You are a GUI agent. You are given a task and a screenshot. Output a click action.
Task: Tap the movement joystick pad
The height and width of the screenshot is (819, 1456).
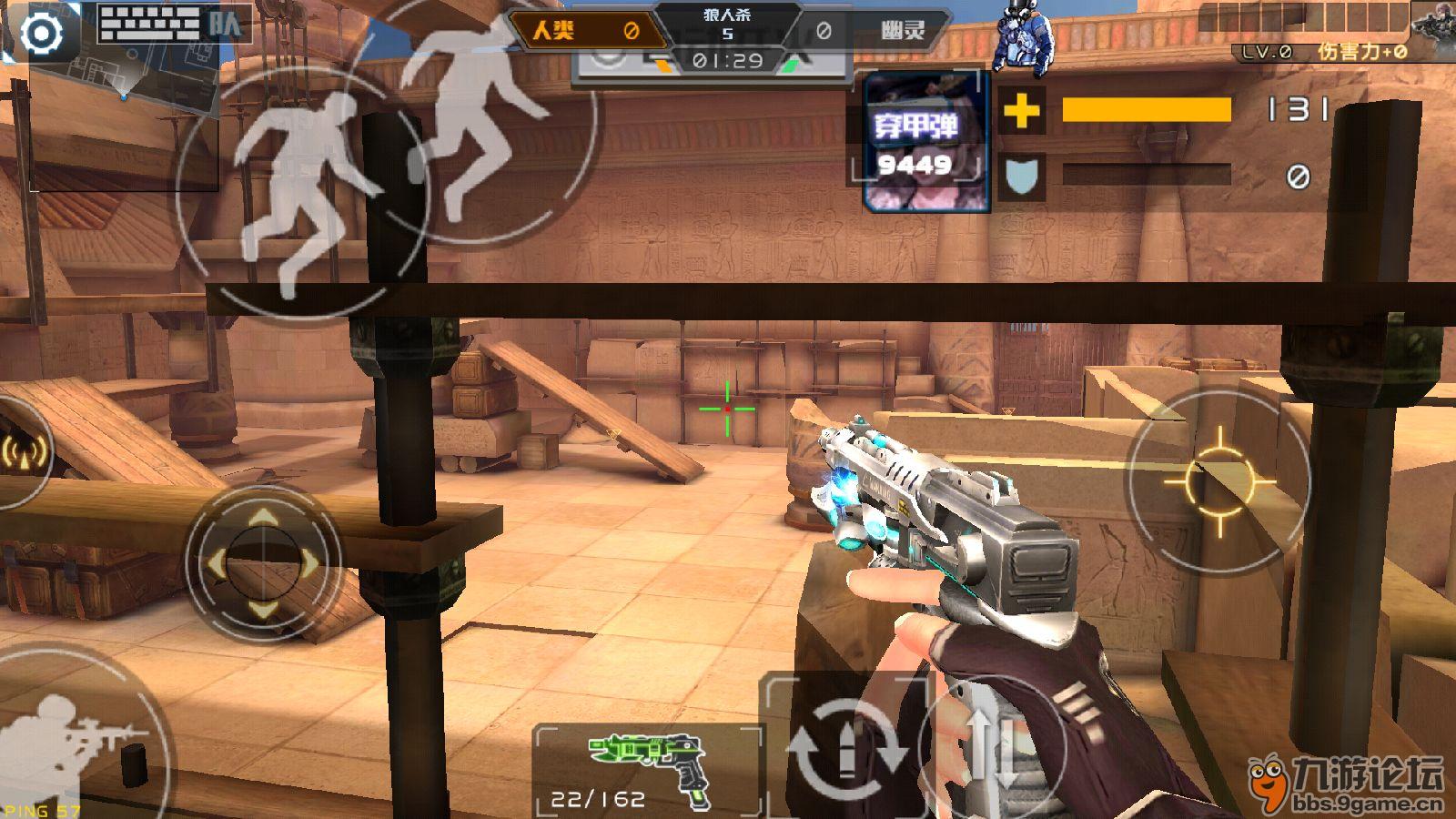pyautogui.click(x=263, y=564)
